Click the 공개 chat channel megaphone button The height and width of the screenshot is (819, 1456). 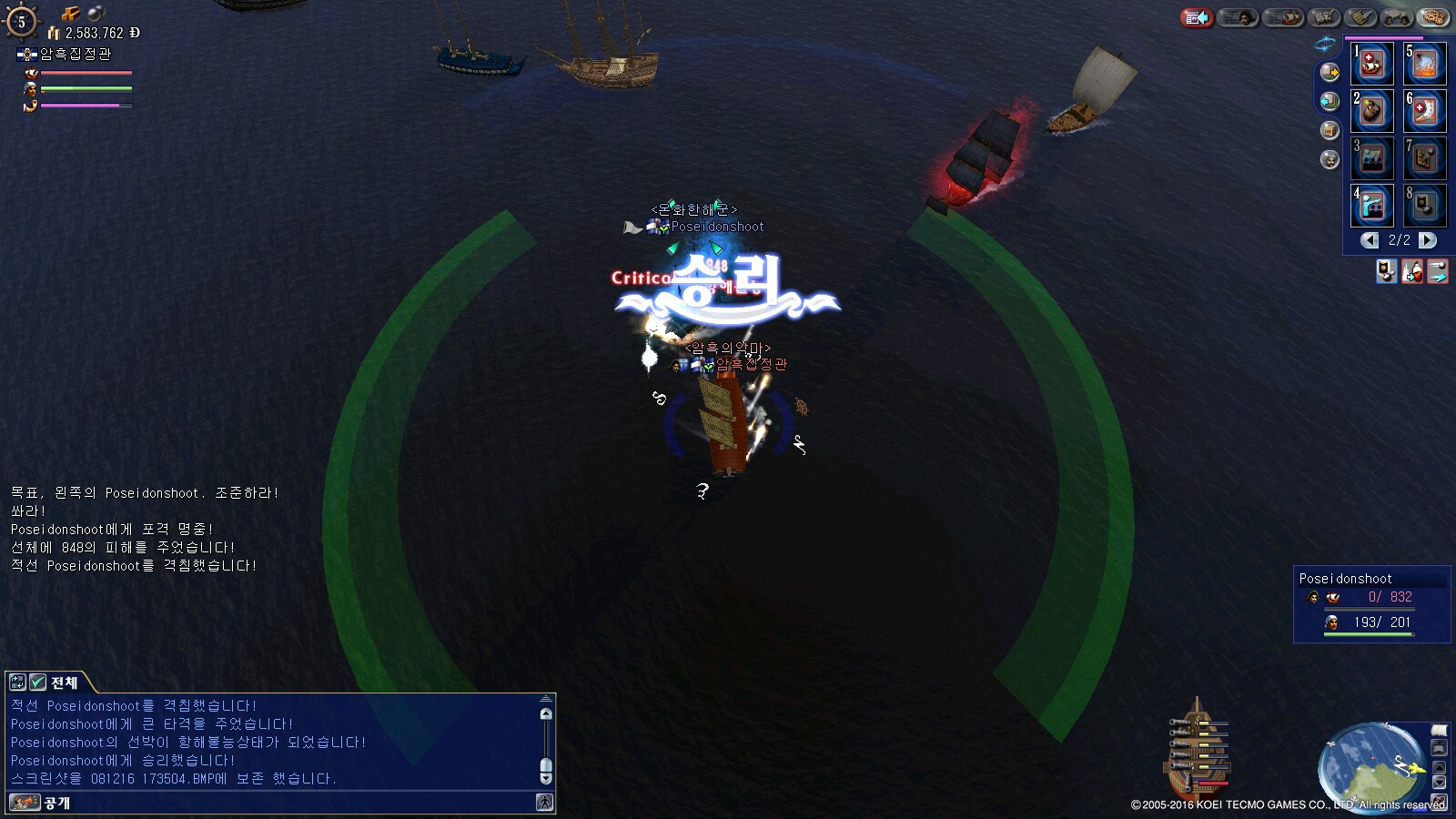point(25,803)
